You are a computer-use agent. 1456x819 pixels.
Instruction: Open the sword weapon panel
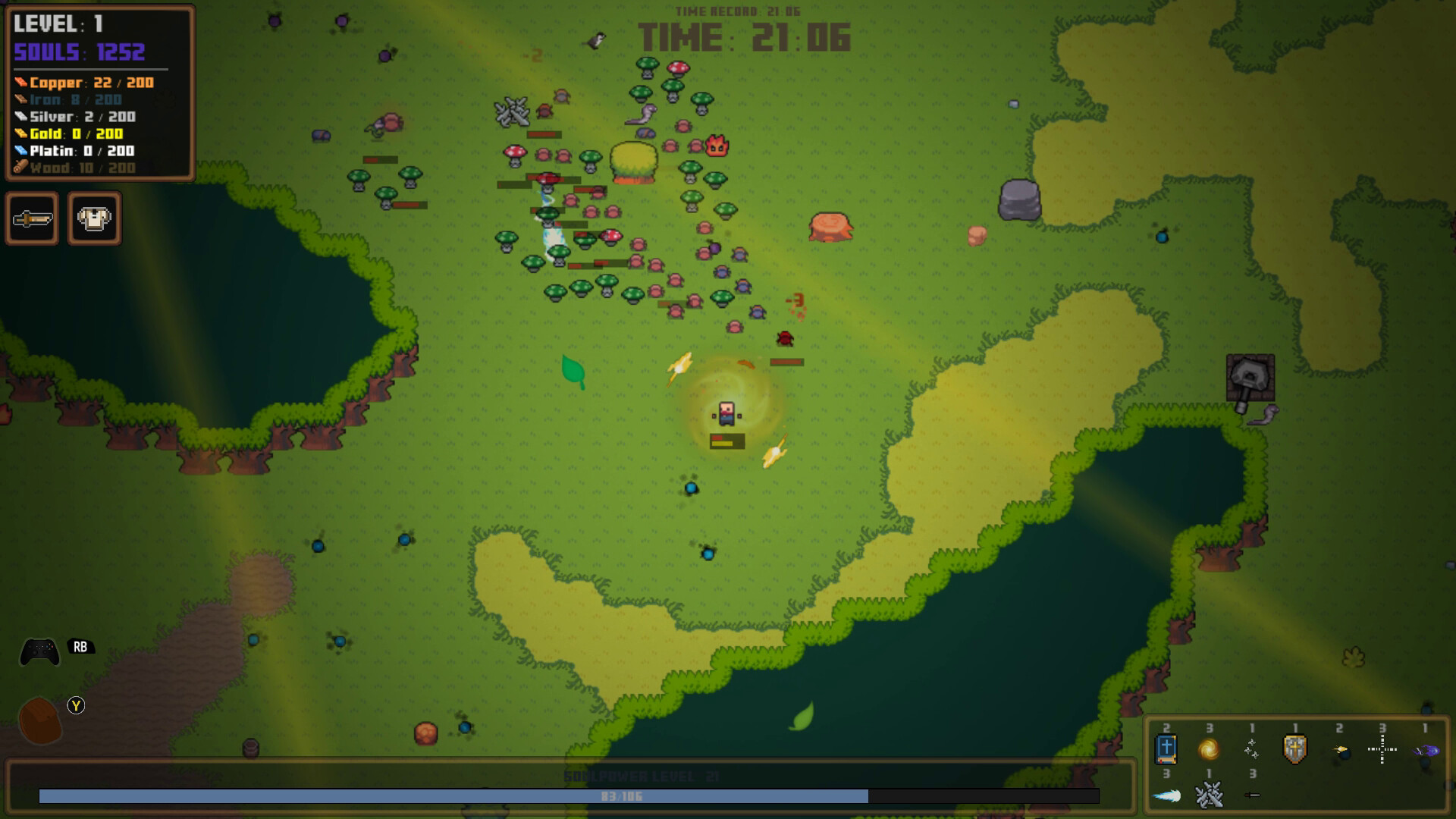(33, 219)
